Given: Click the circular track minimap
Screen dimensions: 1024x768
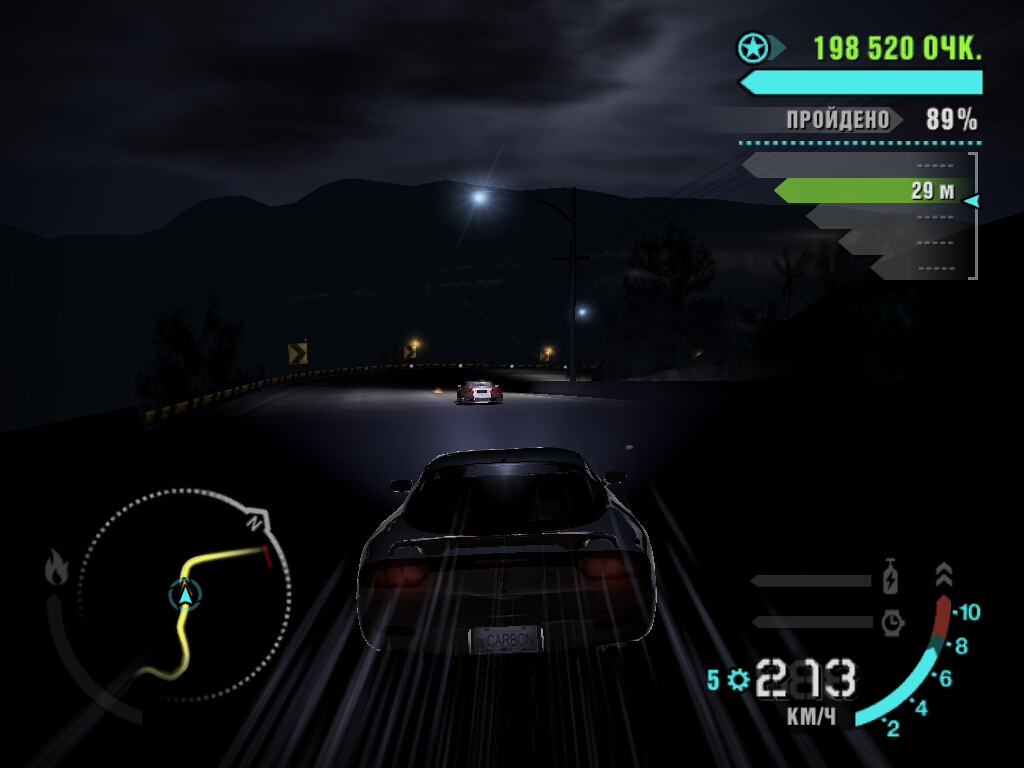Looking at the screenshot, I should [185, 596].
